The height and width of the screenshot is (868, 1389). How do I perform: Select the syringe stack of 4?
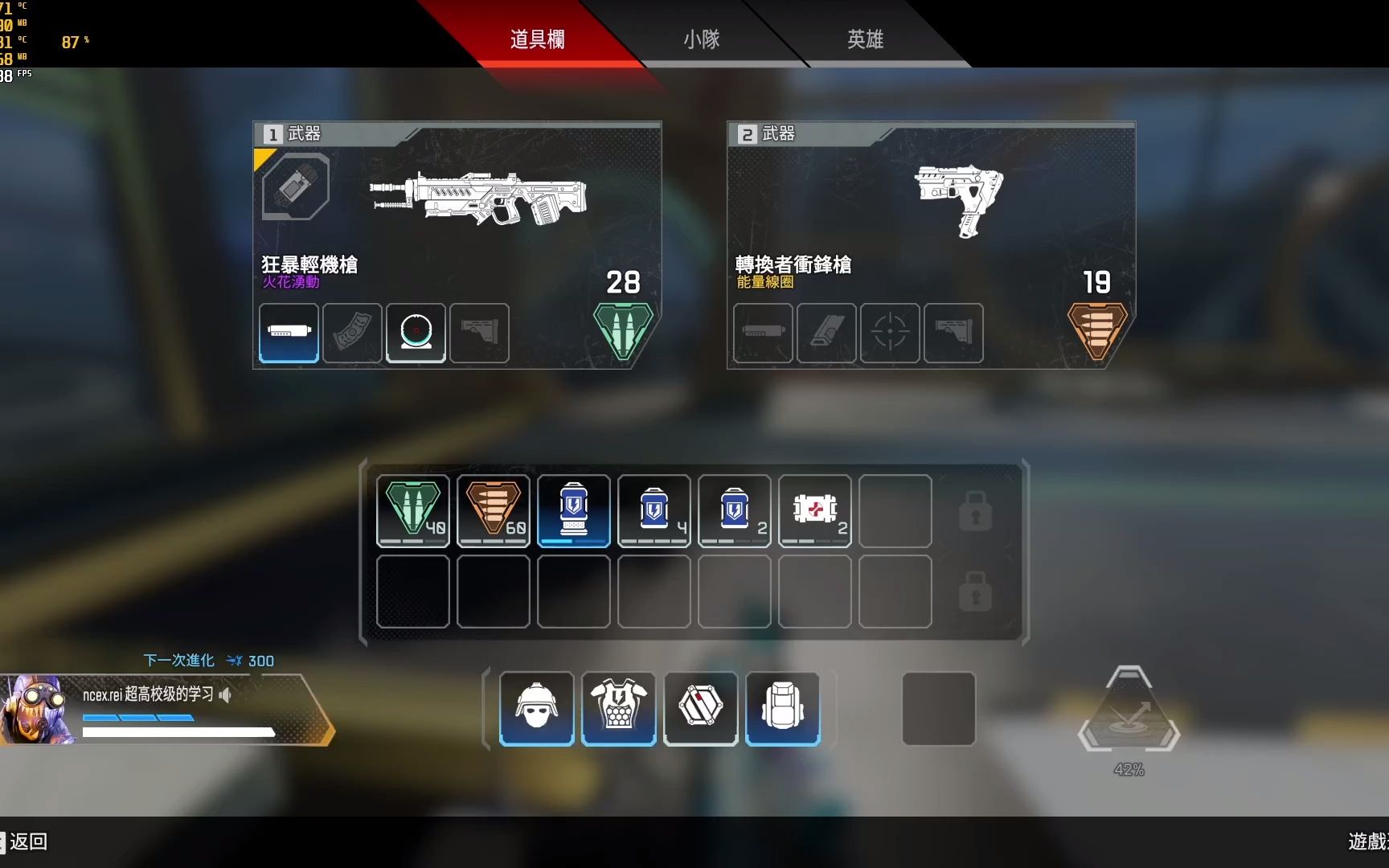654,510
